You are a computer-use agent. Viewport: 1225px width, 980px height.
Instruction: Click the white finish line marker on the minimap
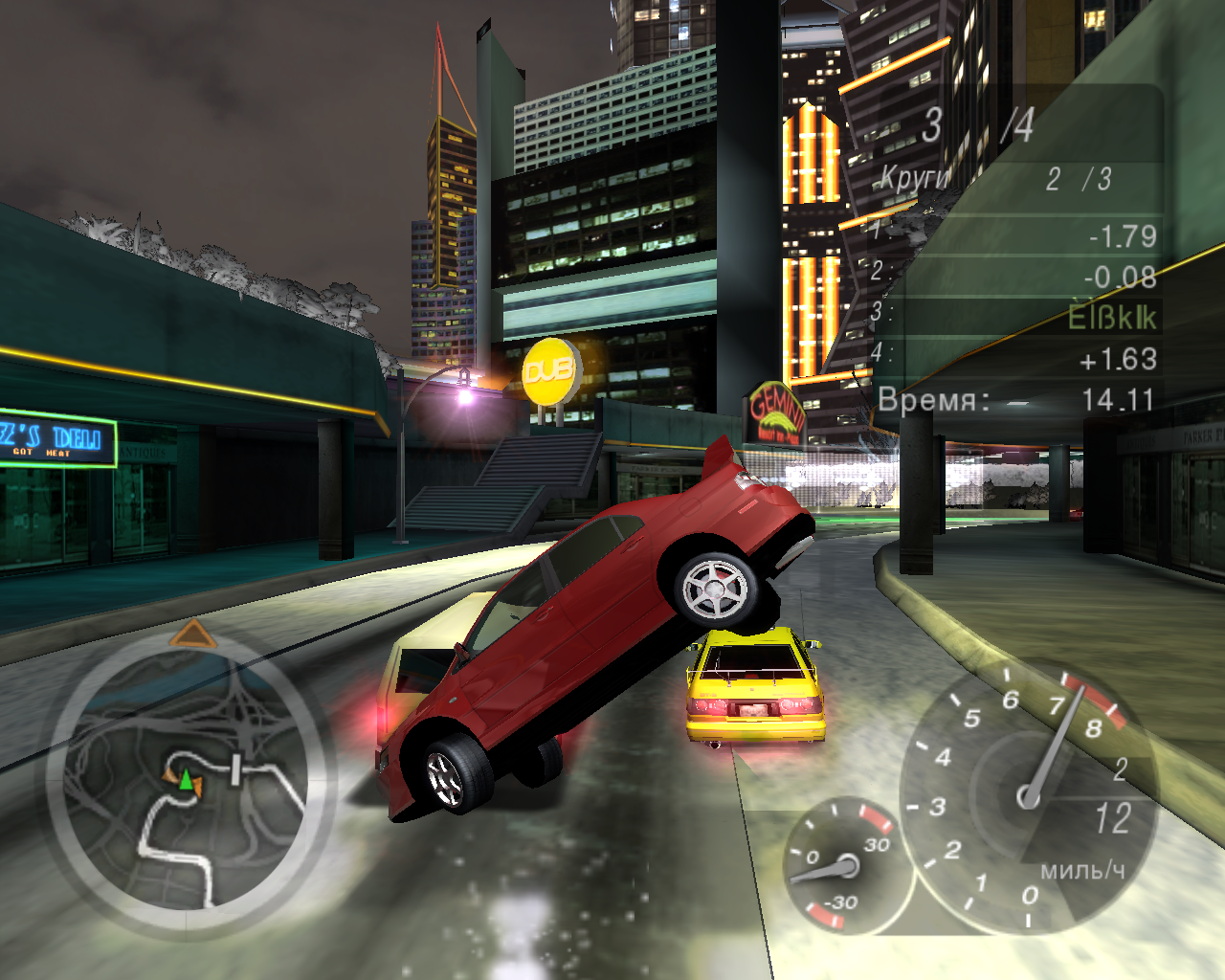coord(234,769)
